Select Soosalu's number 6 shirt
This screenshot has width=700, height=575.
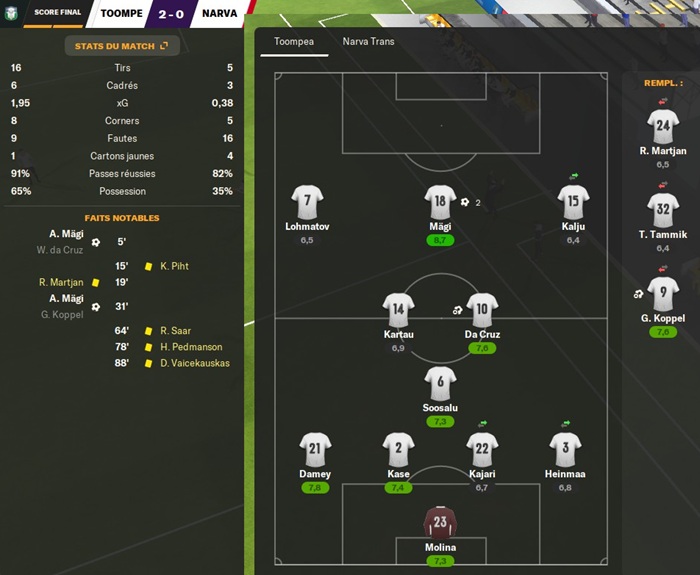coord(440,384)
